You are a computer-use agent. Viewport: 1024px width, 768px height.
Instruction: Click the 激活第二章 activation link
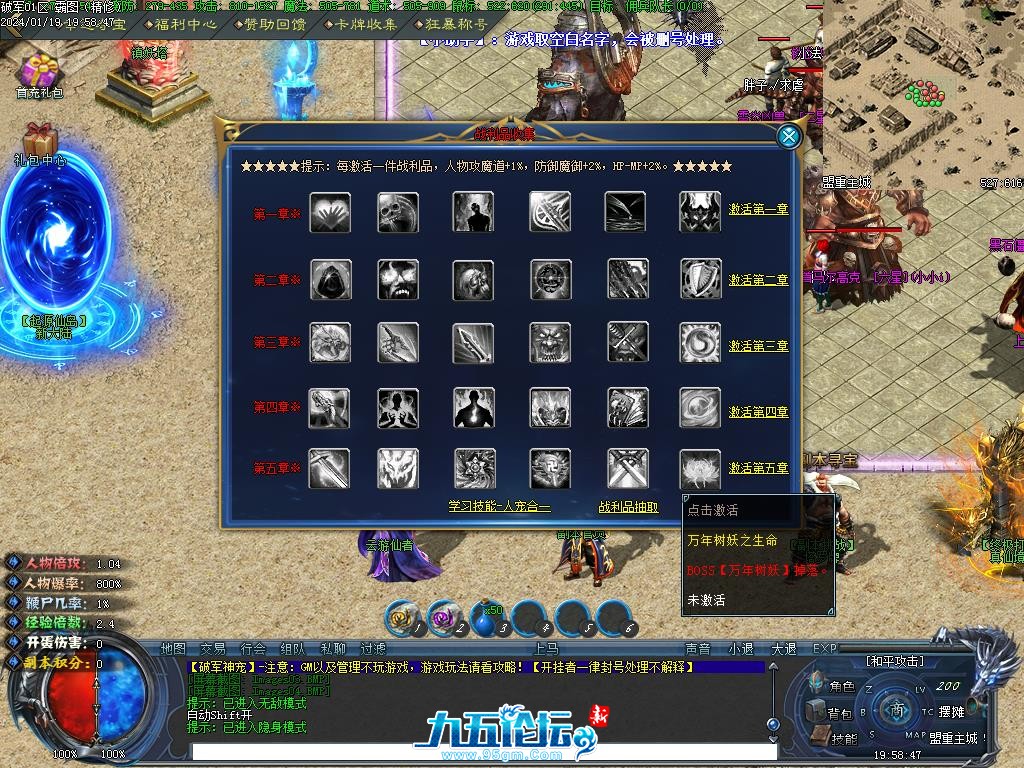(758, 280)
